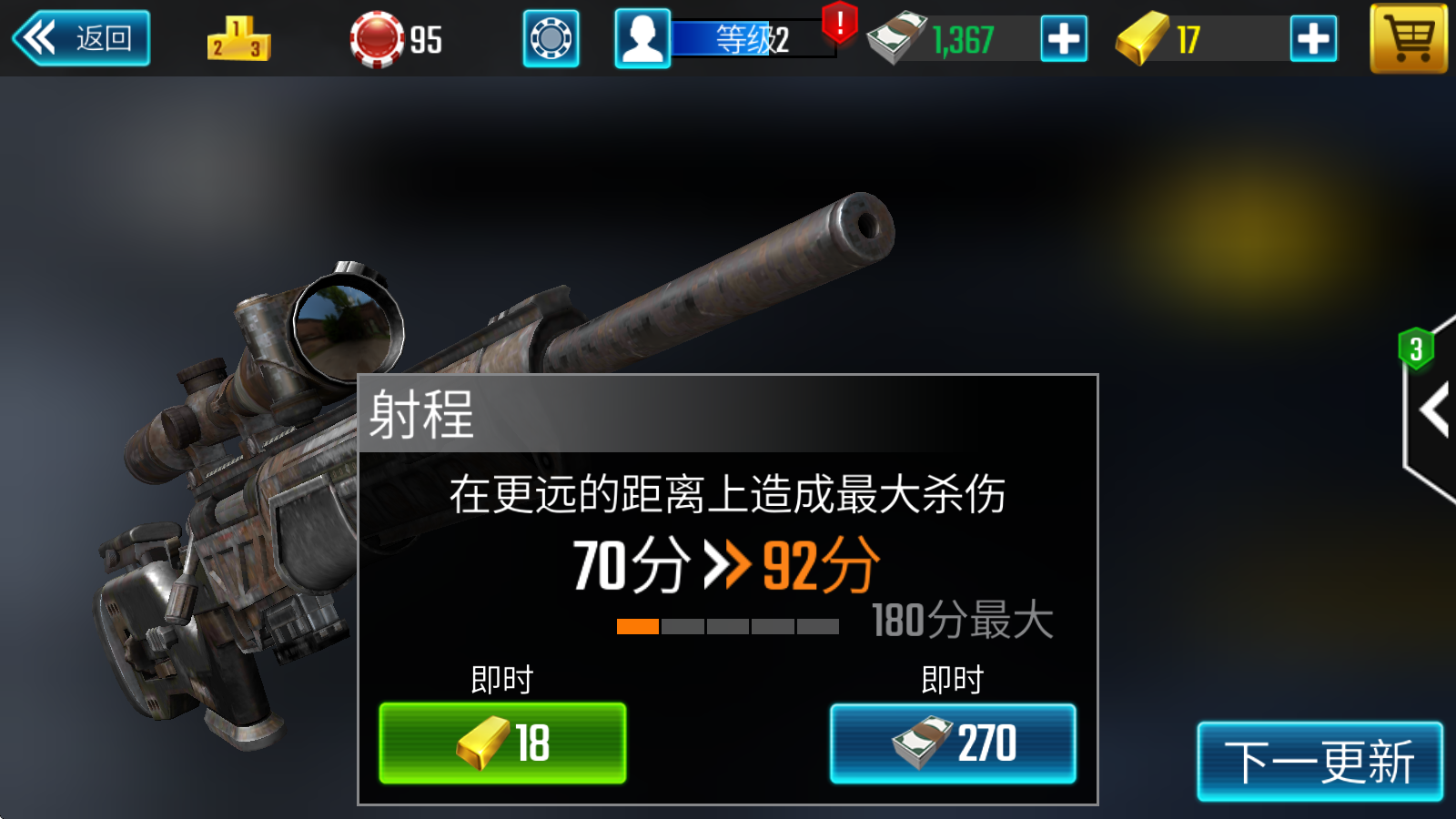The height and width of the screenshot is (819, 1456).
Task: Open the leaderboard podium icon
Action: pos(239,39)
